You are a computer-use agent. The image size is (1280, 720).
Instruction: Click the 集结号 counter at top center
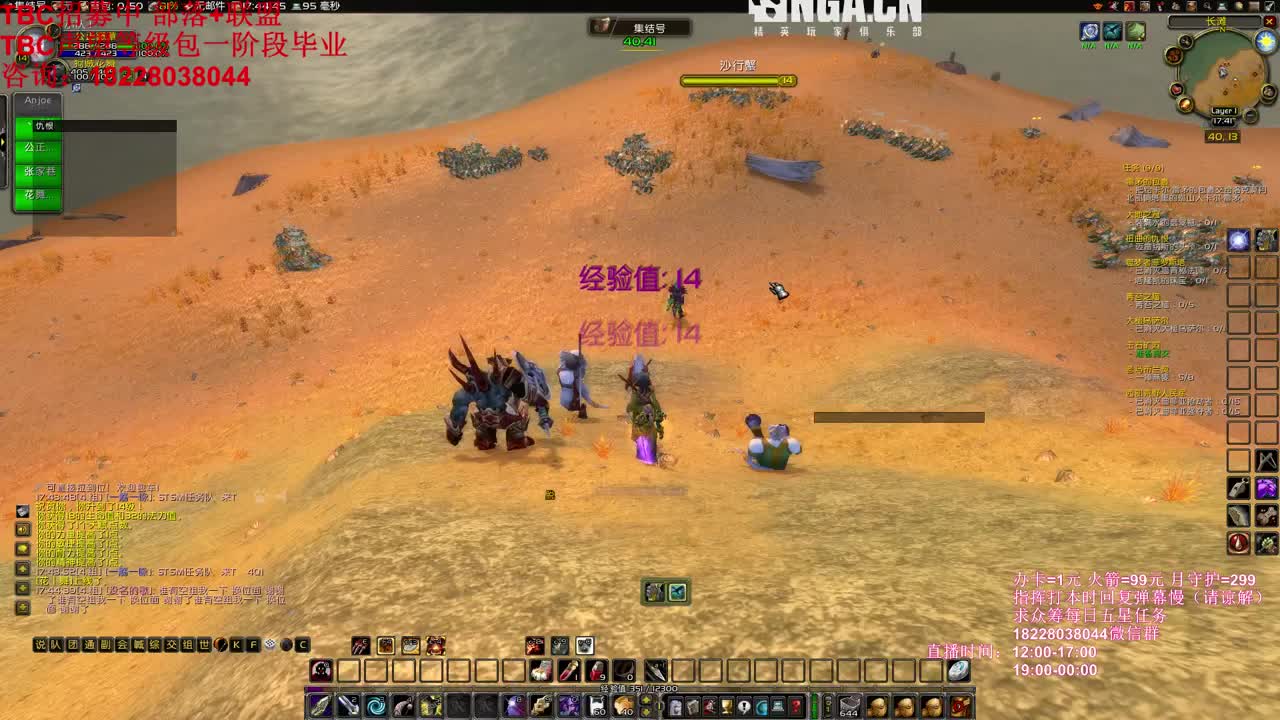point(648,30)
